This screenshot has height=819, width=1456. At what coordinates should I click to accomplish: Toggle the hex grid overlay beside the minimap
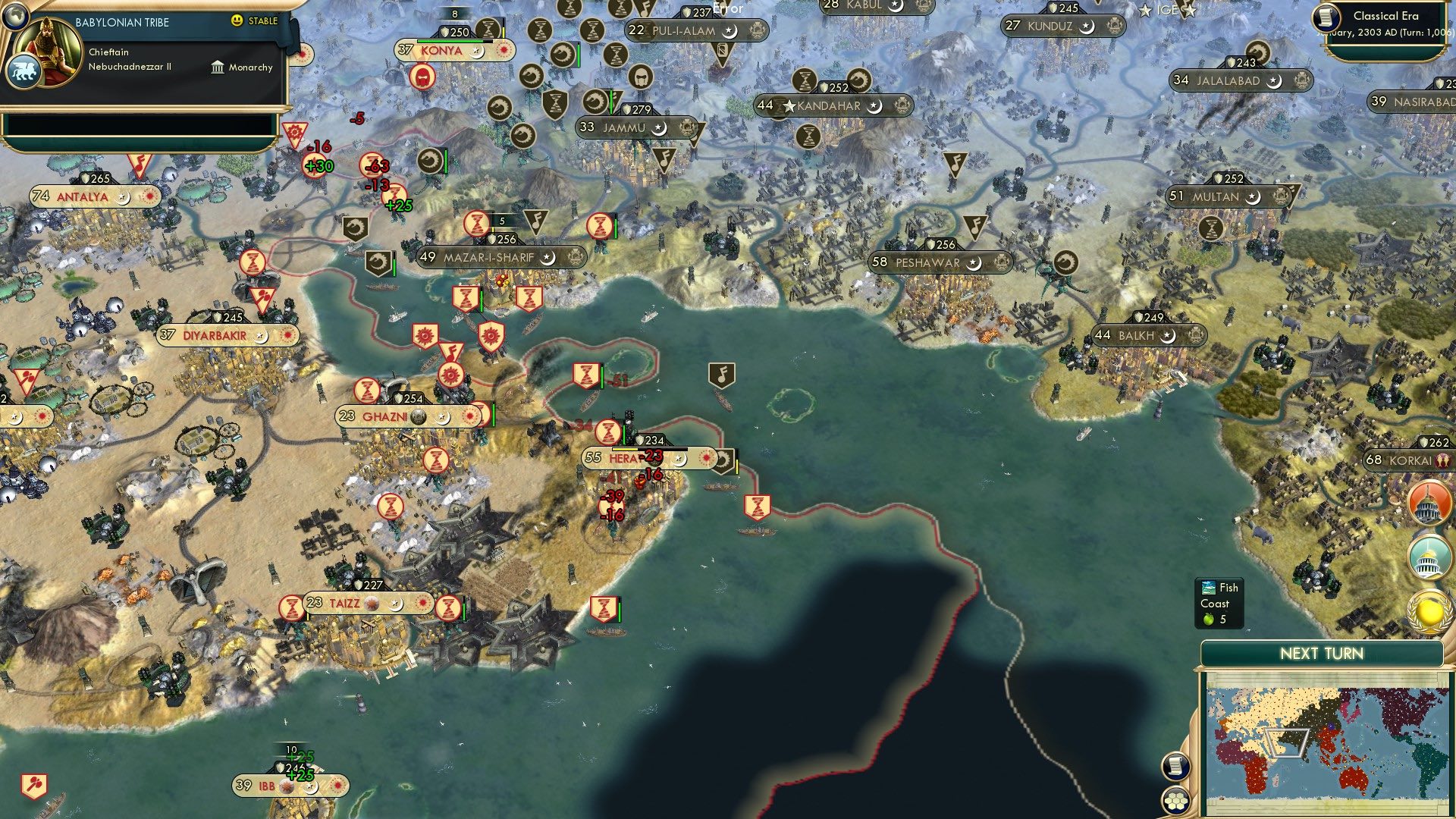coord(1176,801)
